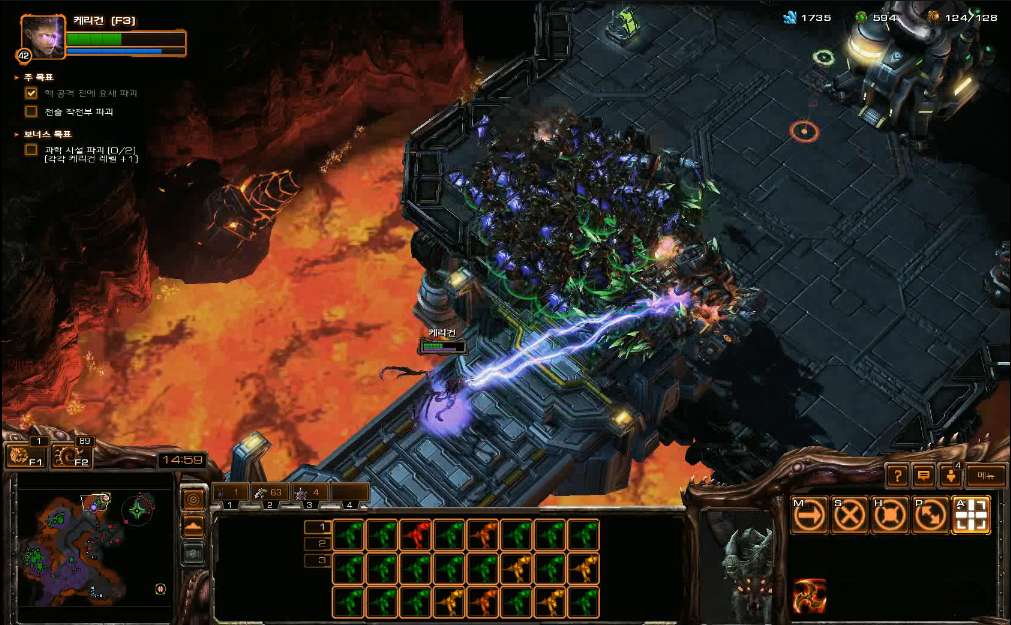Select all army units with F2 button
The width and height of the screenshot is (1011, 625).
coord(70,457)
